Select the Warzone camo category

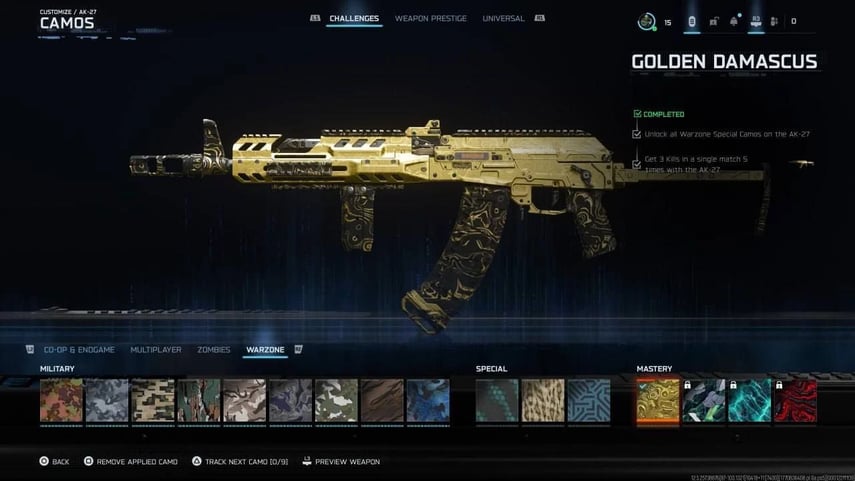pyautogui.click(x=265, y=350)
